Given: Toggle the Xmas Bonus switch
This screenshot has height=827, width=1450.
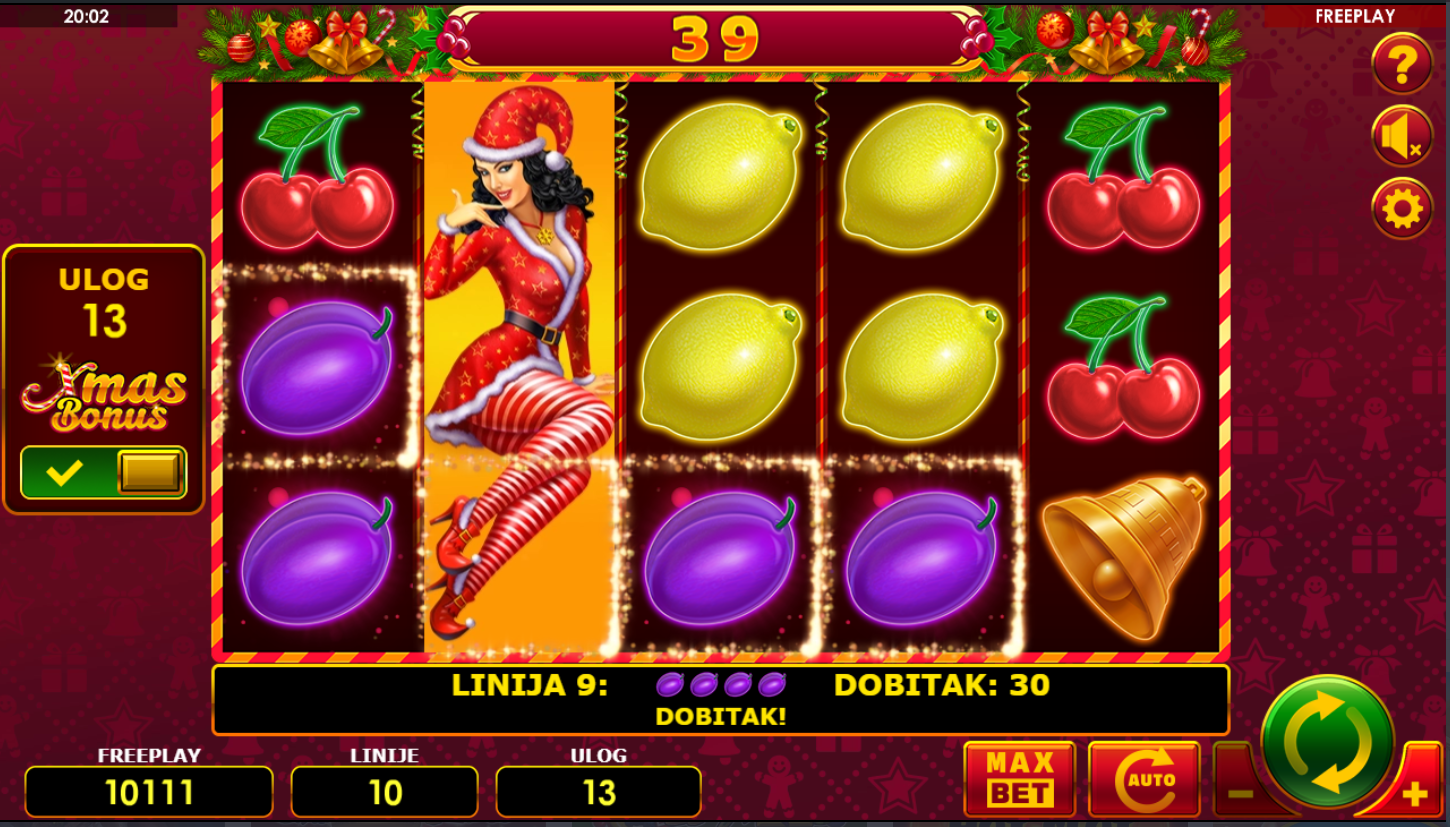Looking at the screenshot, I should 104,472.
